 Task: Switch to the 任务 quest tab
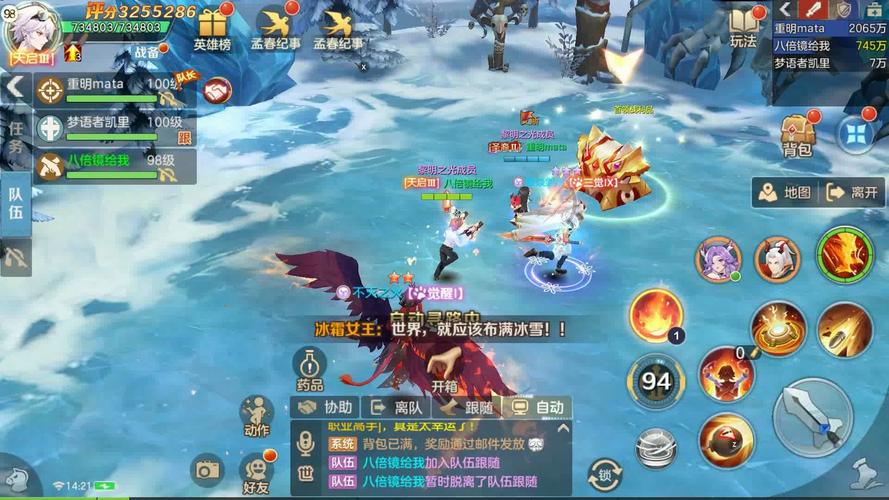pyautogui.click(x=16, y=137)
